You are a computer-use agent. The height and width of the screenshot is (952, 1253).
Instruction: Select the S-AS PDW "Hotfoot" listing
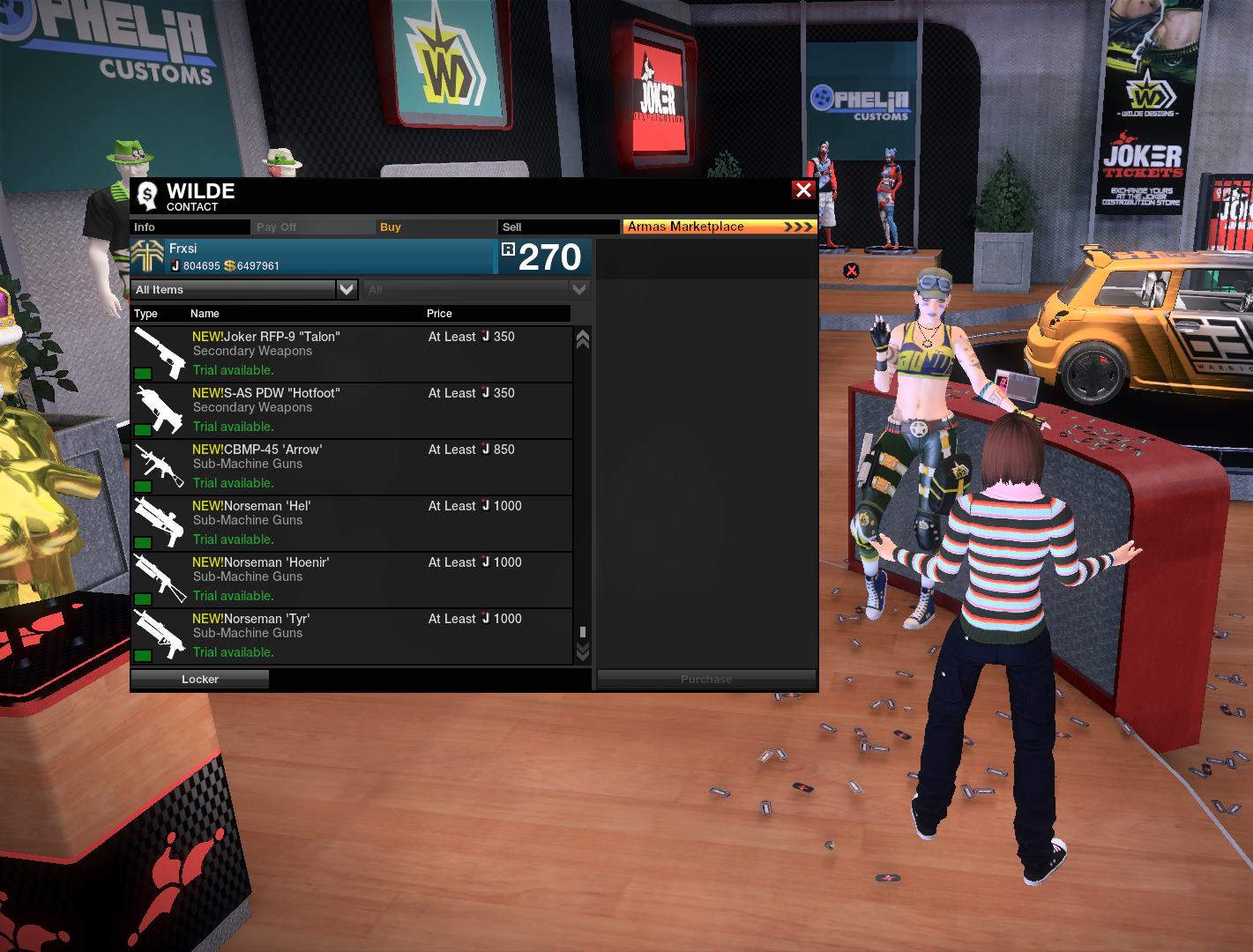click(x=351, y=410)
